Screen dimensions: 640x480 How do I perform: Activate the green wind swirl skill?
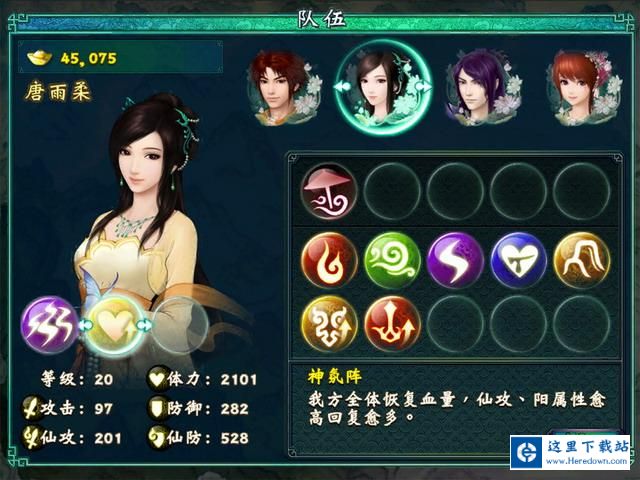click(x=392, y=260)
